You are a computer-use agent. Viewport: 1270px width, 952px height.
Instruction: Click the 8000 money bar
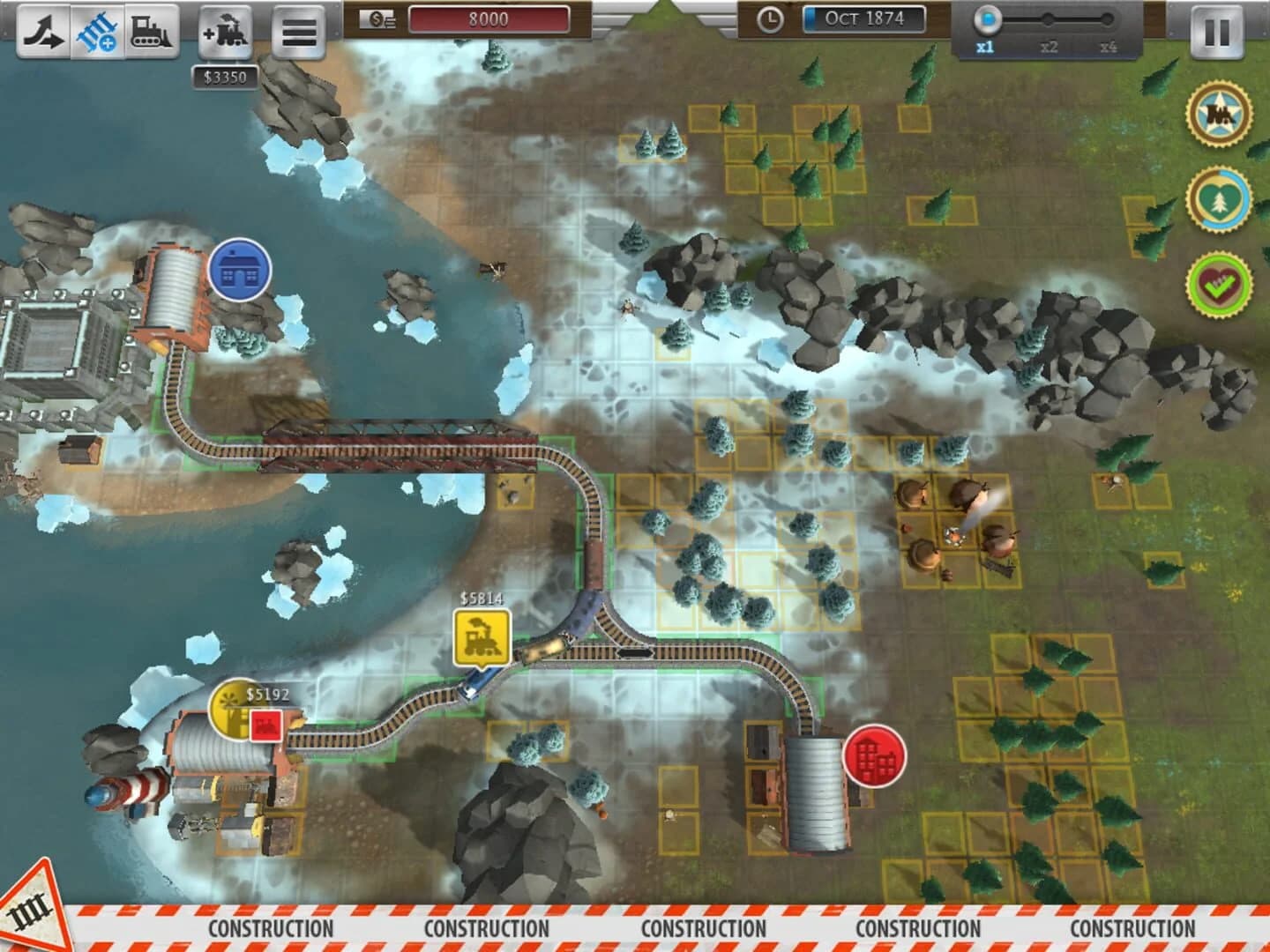coord(489,19)
